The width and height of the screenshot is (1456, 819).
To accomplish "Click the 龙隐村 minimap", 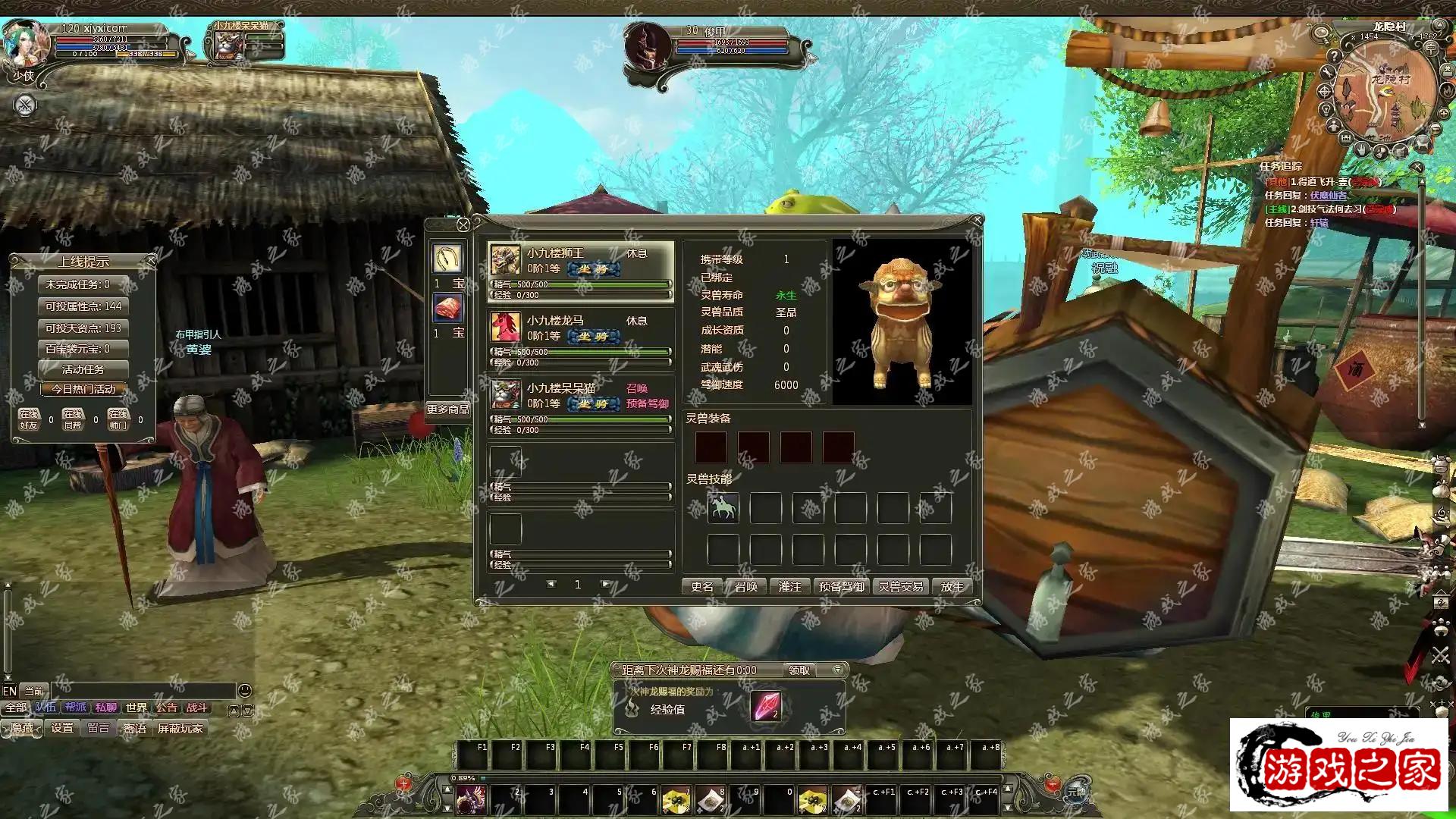I will (1384, 91).
